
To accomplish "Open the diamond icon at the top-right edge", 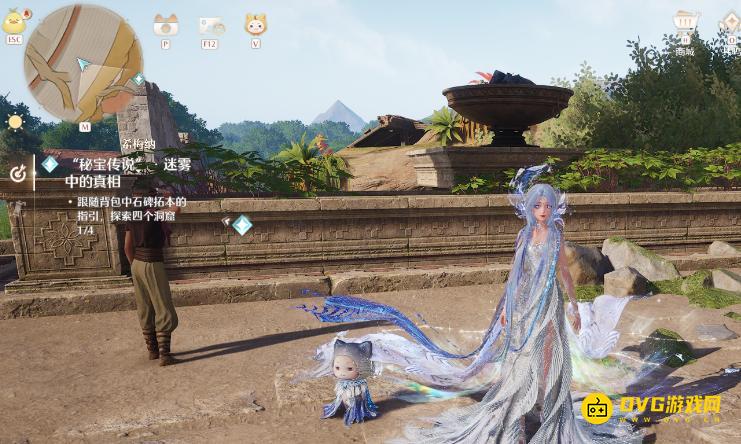I will [x=731, y=22].
